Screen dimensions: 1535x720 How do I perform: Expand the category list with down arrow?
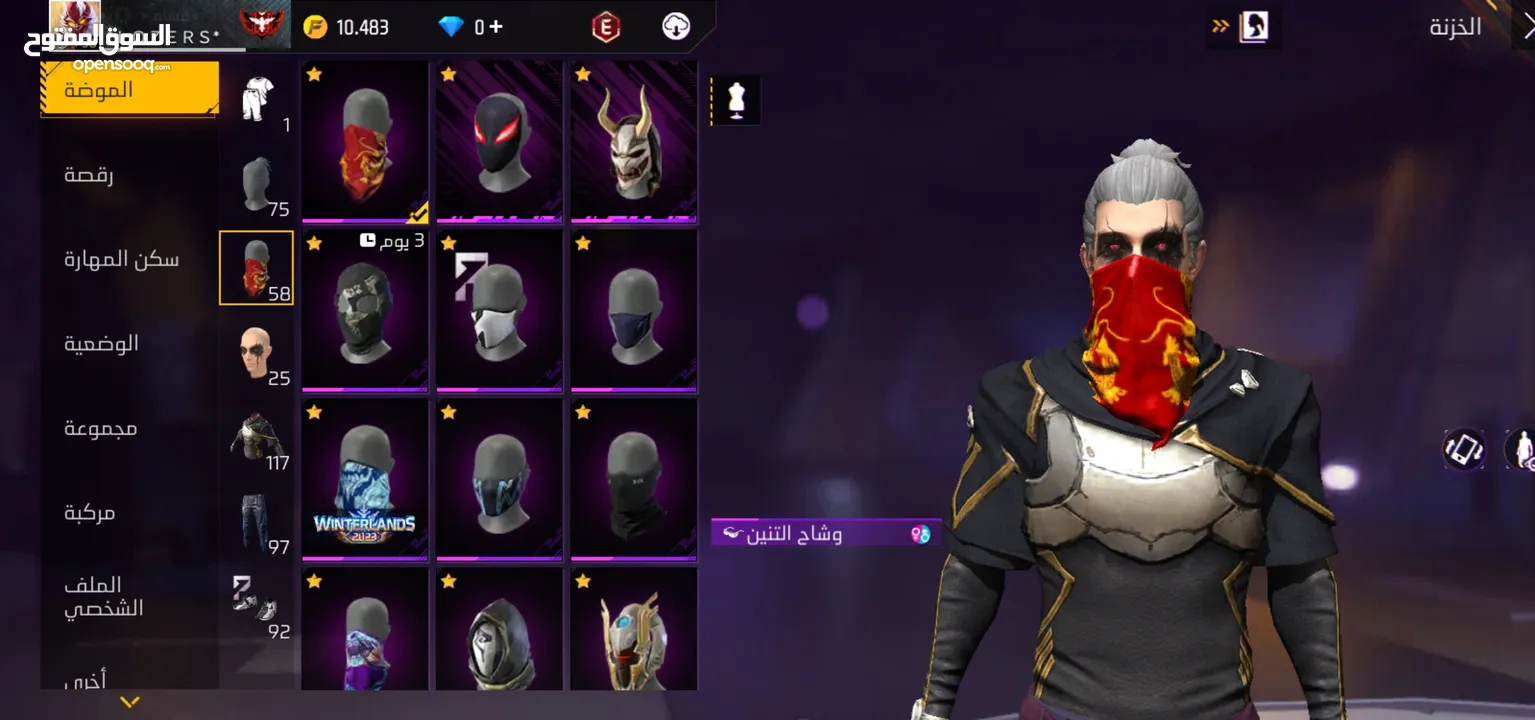[129, 702]
